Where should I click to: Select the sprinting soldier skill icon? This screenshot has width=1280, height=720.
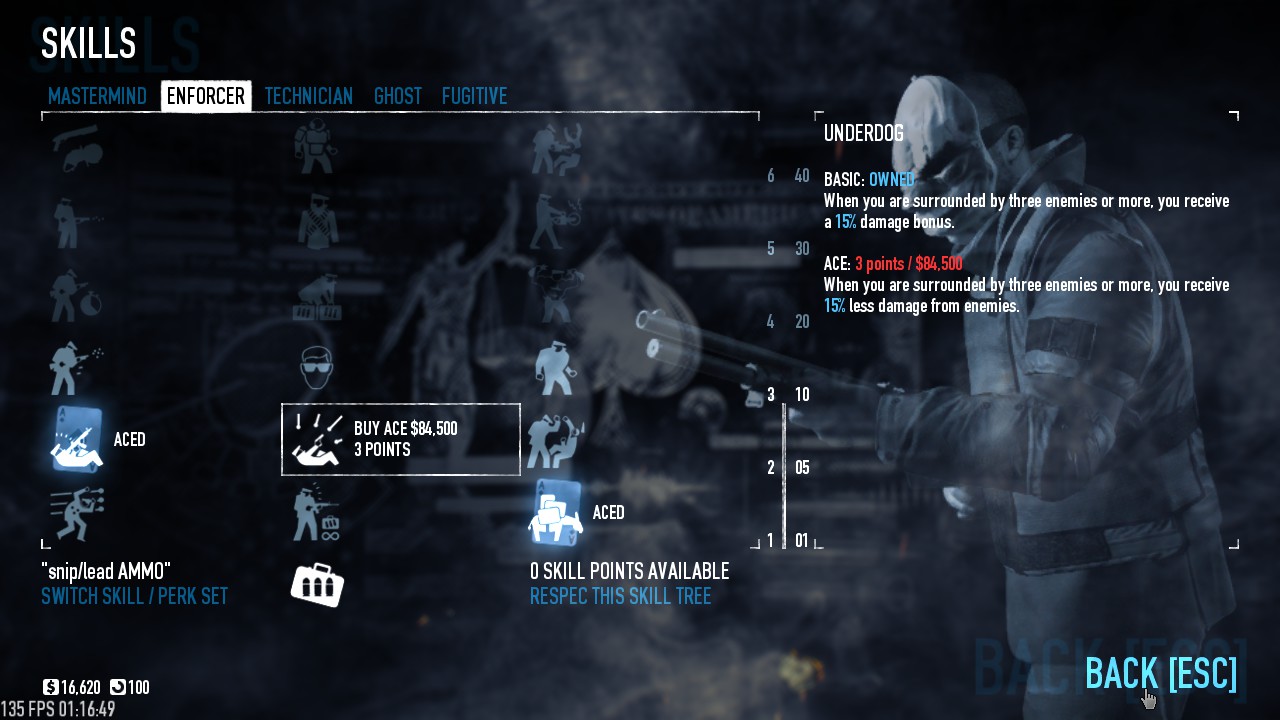click(x=75, y=515)
